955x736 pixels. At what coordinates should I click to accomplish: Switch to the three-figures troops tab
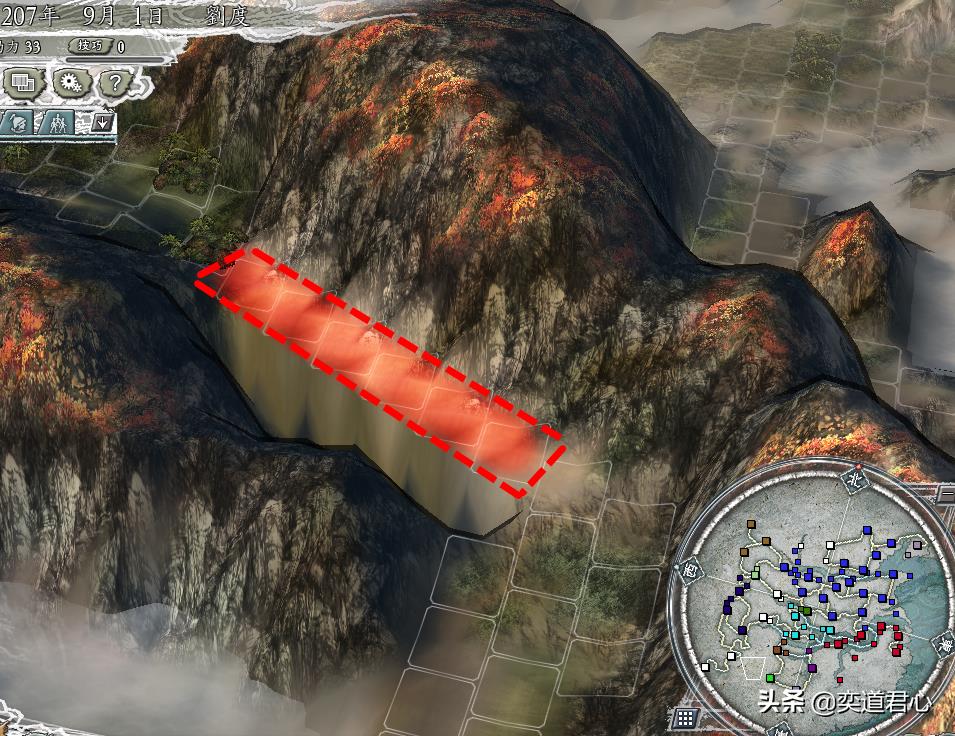click(60, 124)
